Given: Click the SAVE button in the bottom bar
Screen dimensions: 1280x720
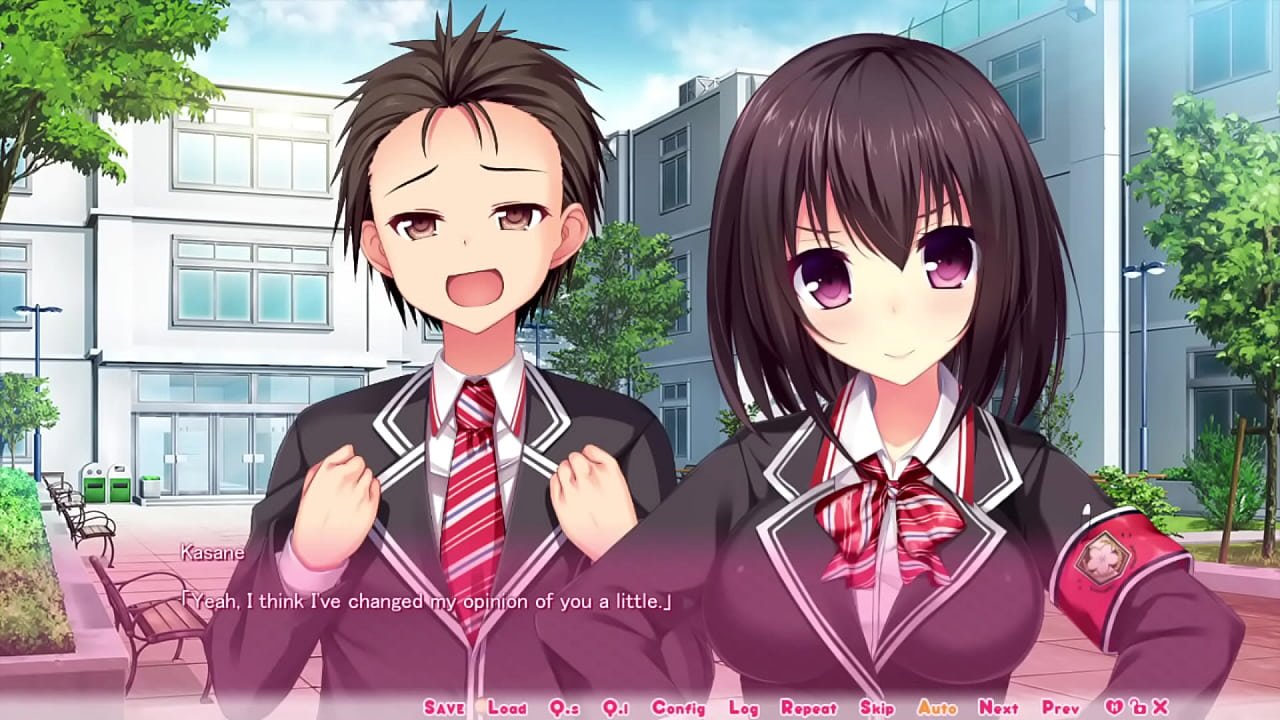Looking at the screenshot, I should click(444, 706).
